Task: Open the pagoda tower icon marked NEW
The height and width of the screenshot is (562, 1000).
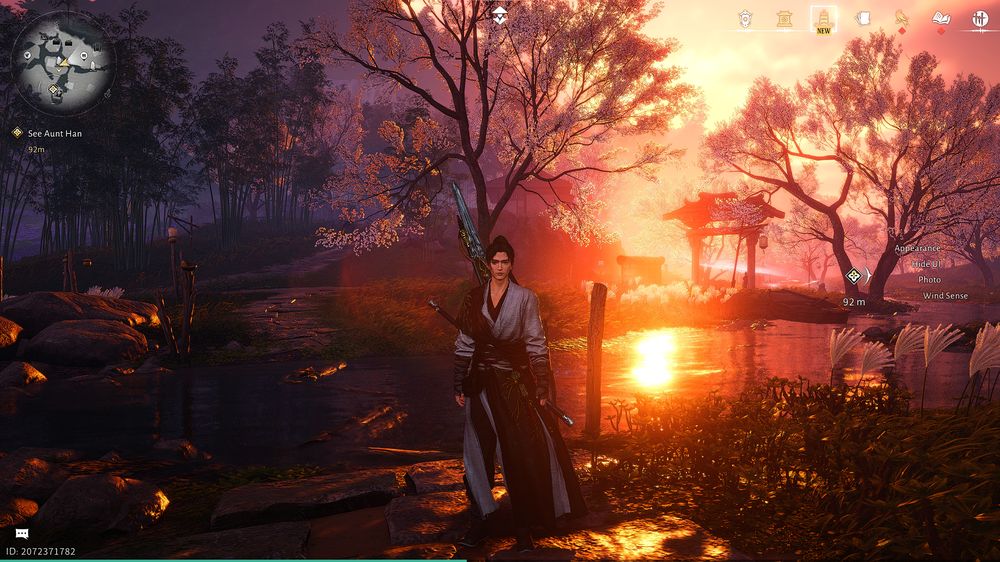Action: coord(823,18)
